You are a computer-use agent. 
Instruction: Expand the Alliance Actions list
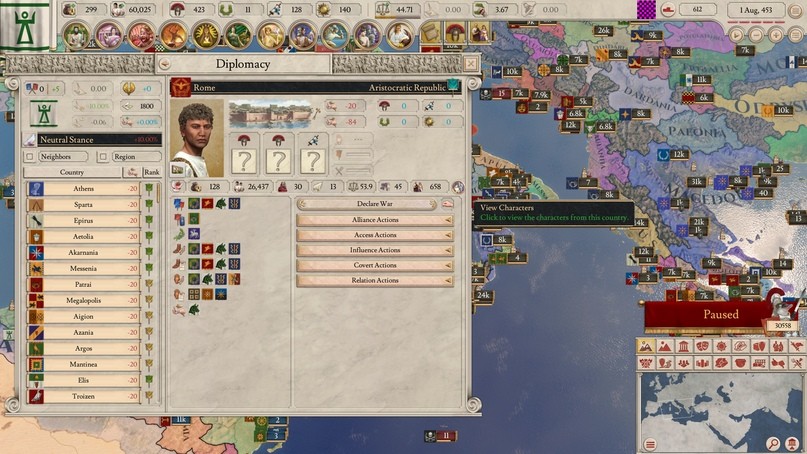[374, 220]
